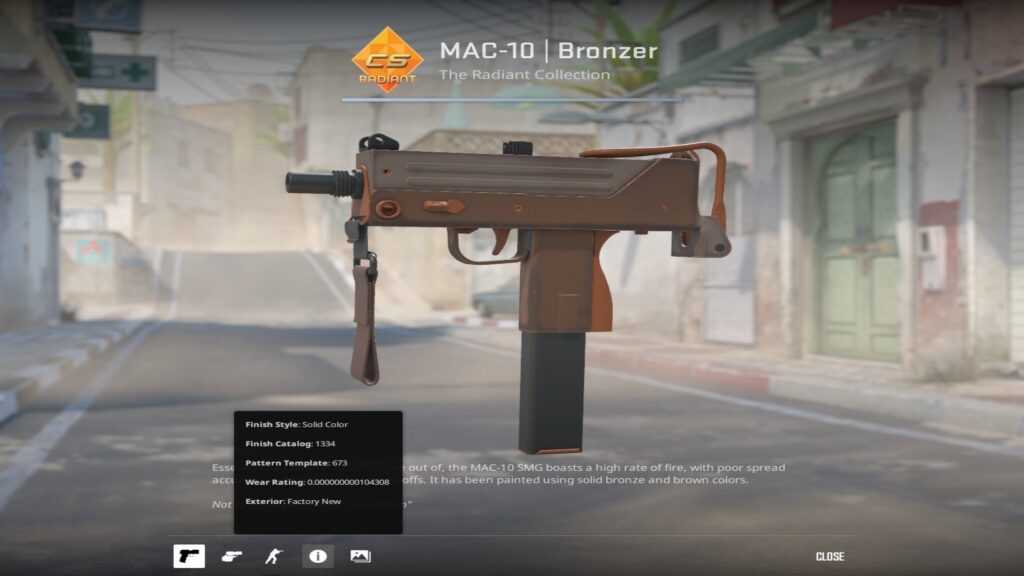Toggle the item info details icon
The image size is (1024, 576).
(317, 556)
